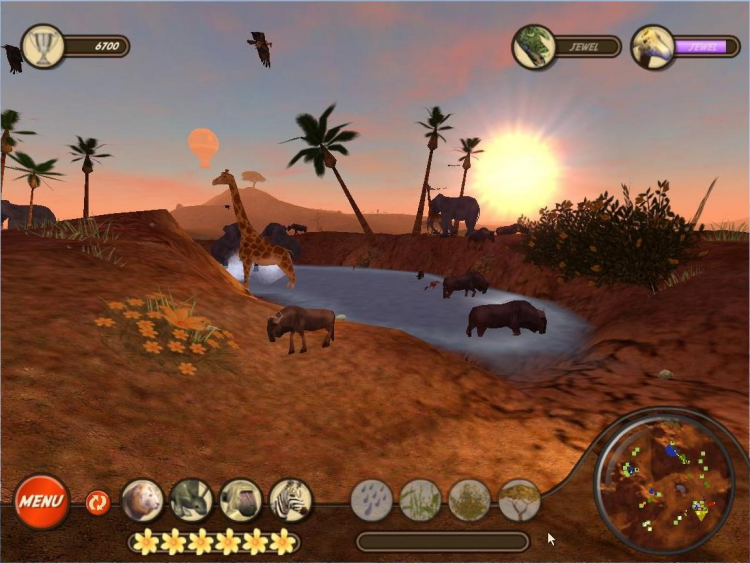Activate the rain drops tool
Screen dimensions: 750x563
pos(372,500)
